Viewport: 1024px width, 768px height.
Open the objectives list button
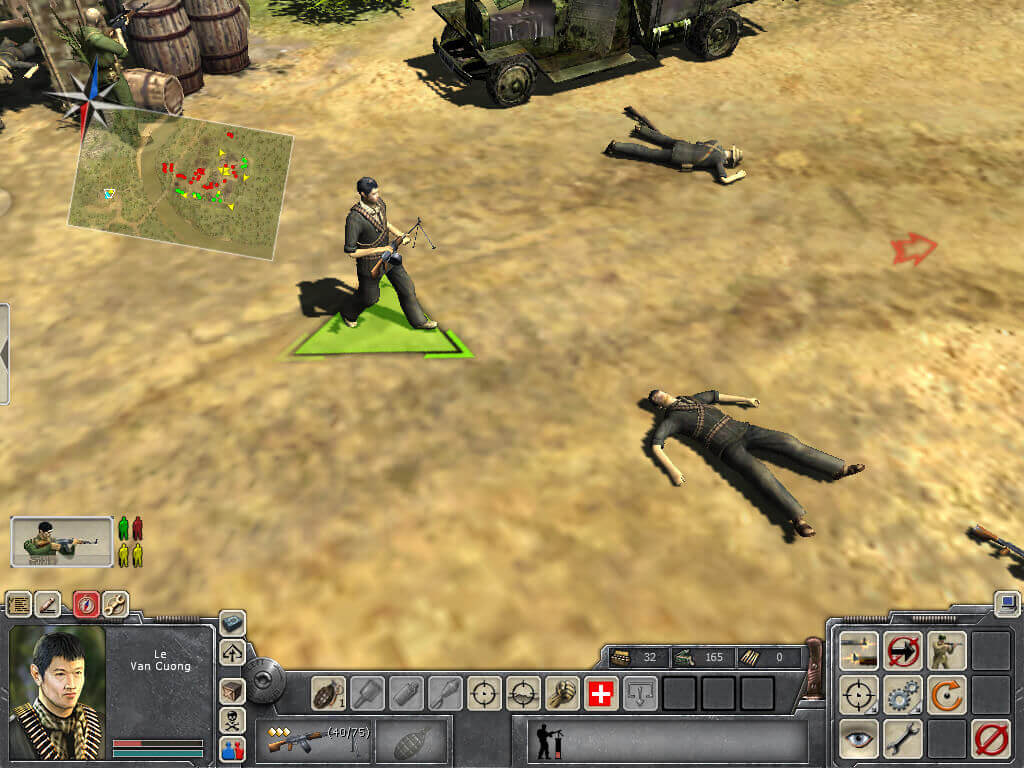19,604
